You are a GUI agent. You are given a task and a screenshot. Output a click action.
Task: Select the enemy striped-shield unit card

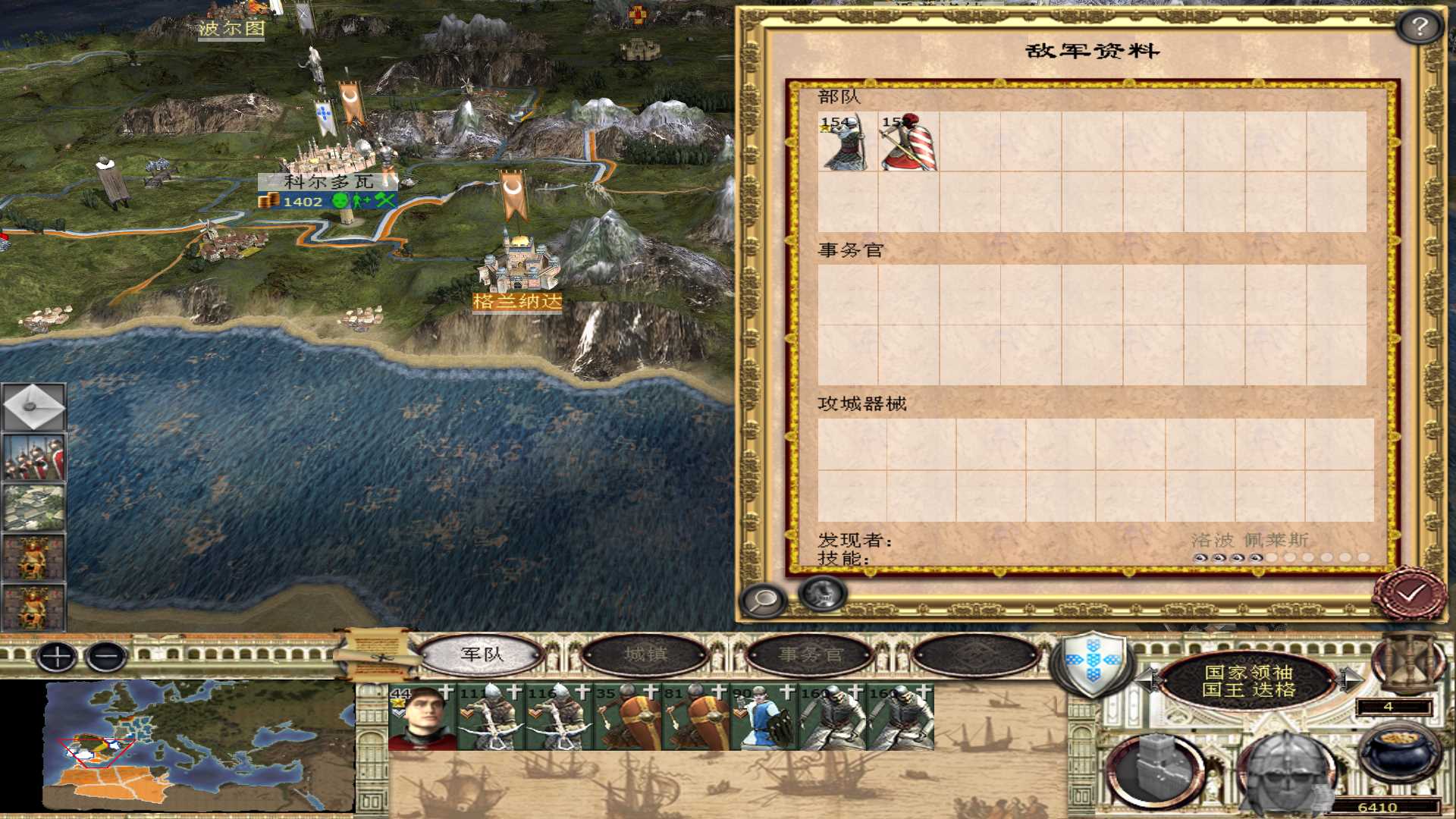(908, 142)
